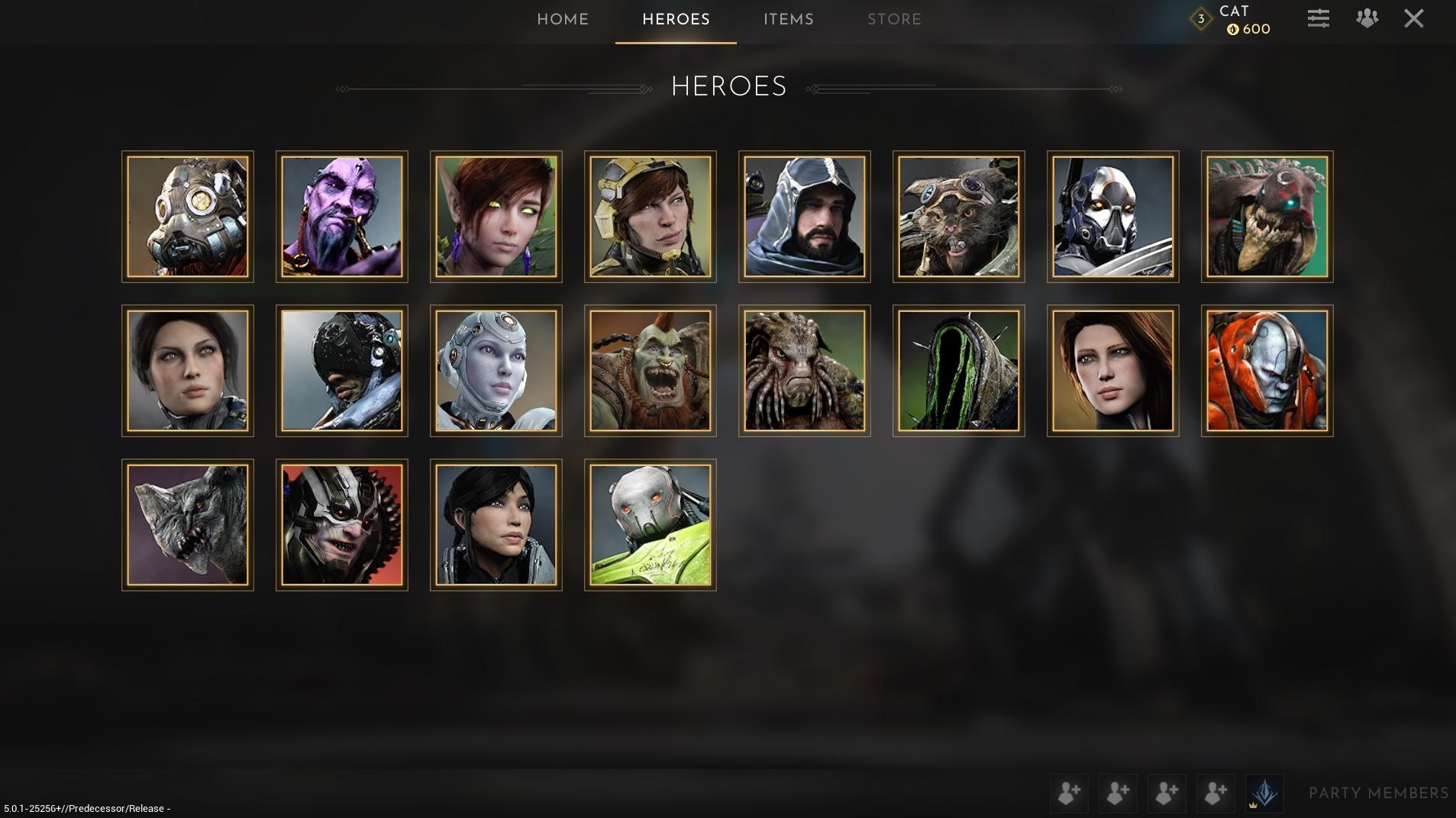This screenshot has height=818, width=1456.
Task: Go to the Store tab
Action: point(894,20)
